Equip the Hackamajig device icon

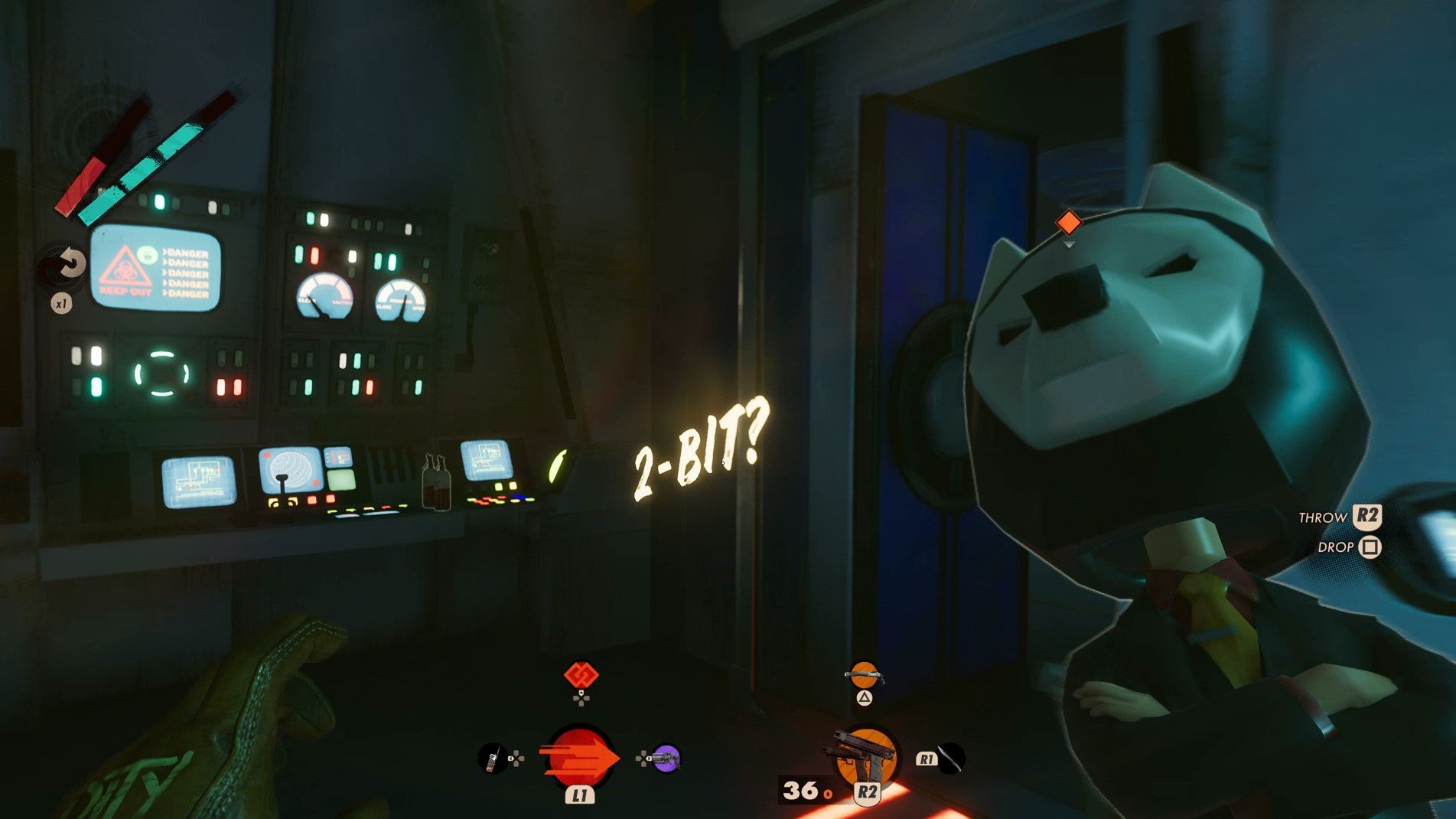click(492, 759)
